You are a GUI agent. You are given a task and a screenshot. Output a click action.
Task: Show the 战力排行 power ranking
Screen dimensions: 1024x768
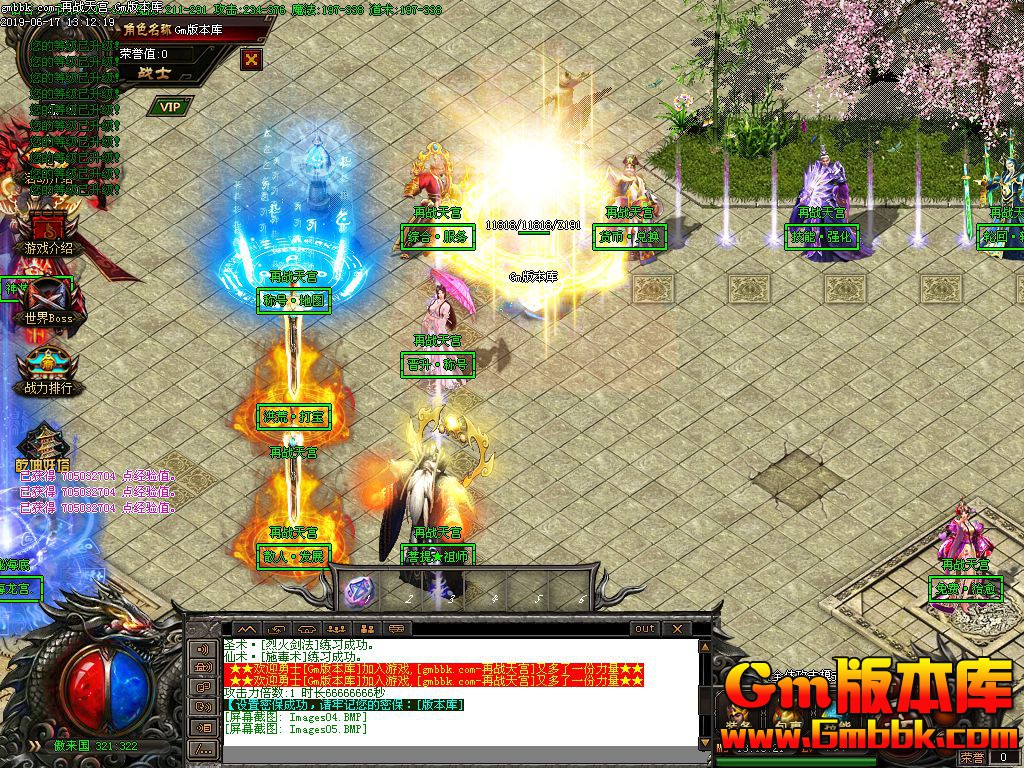coord(48,371)
